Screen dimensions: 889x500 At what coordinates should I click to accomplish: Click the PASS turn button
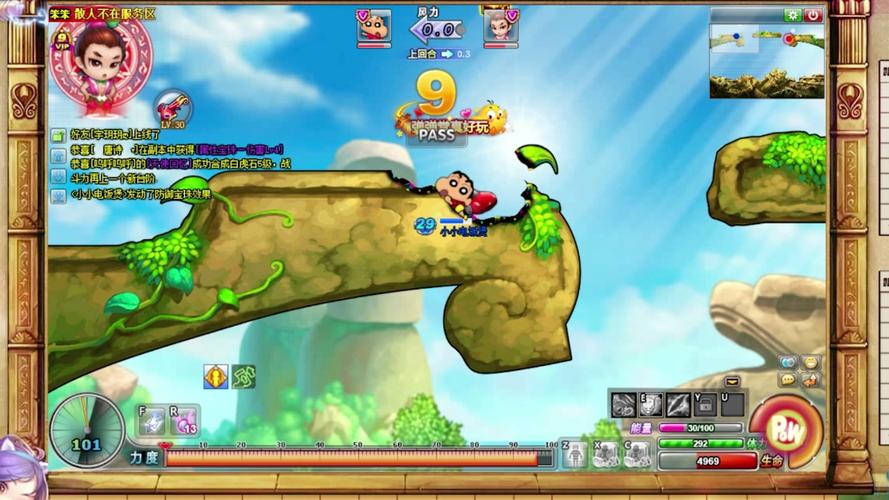437,134
